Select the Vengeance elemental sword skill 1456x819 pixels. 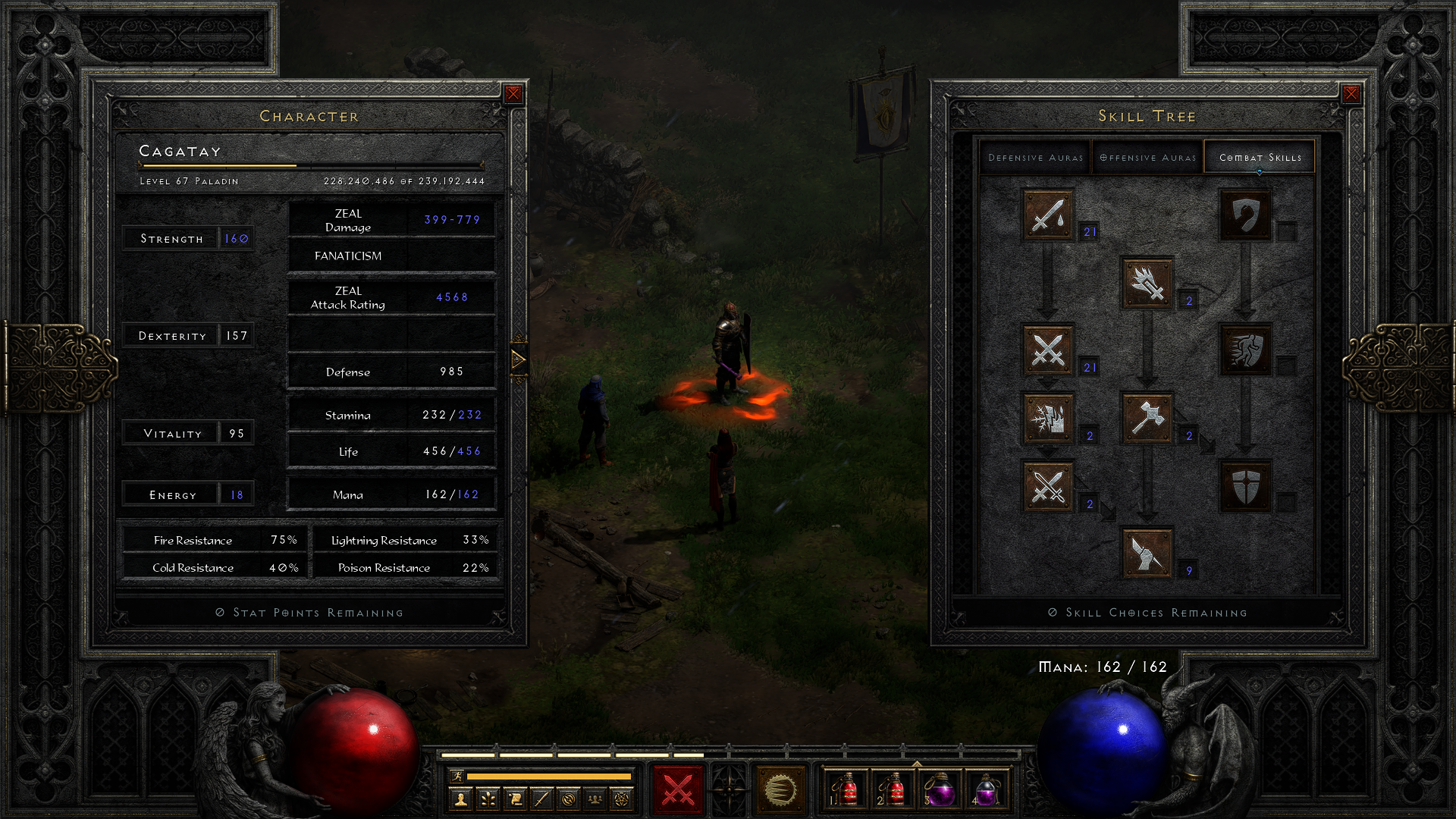[x=1048, y=418]
